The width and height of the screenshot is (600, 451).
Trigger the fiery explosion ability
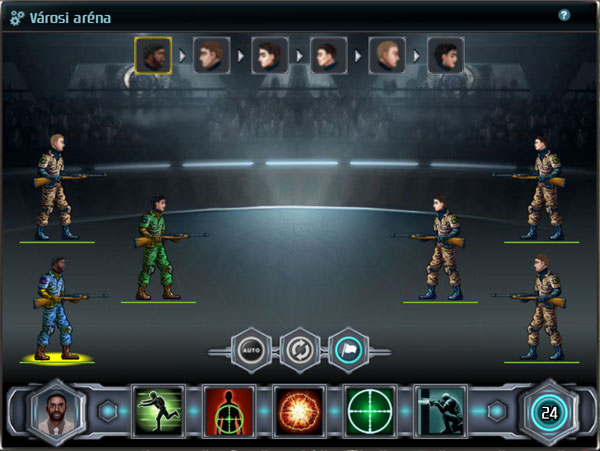(299, 411)
